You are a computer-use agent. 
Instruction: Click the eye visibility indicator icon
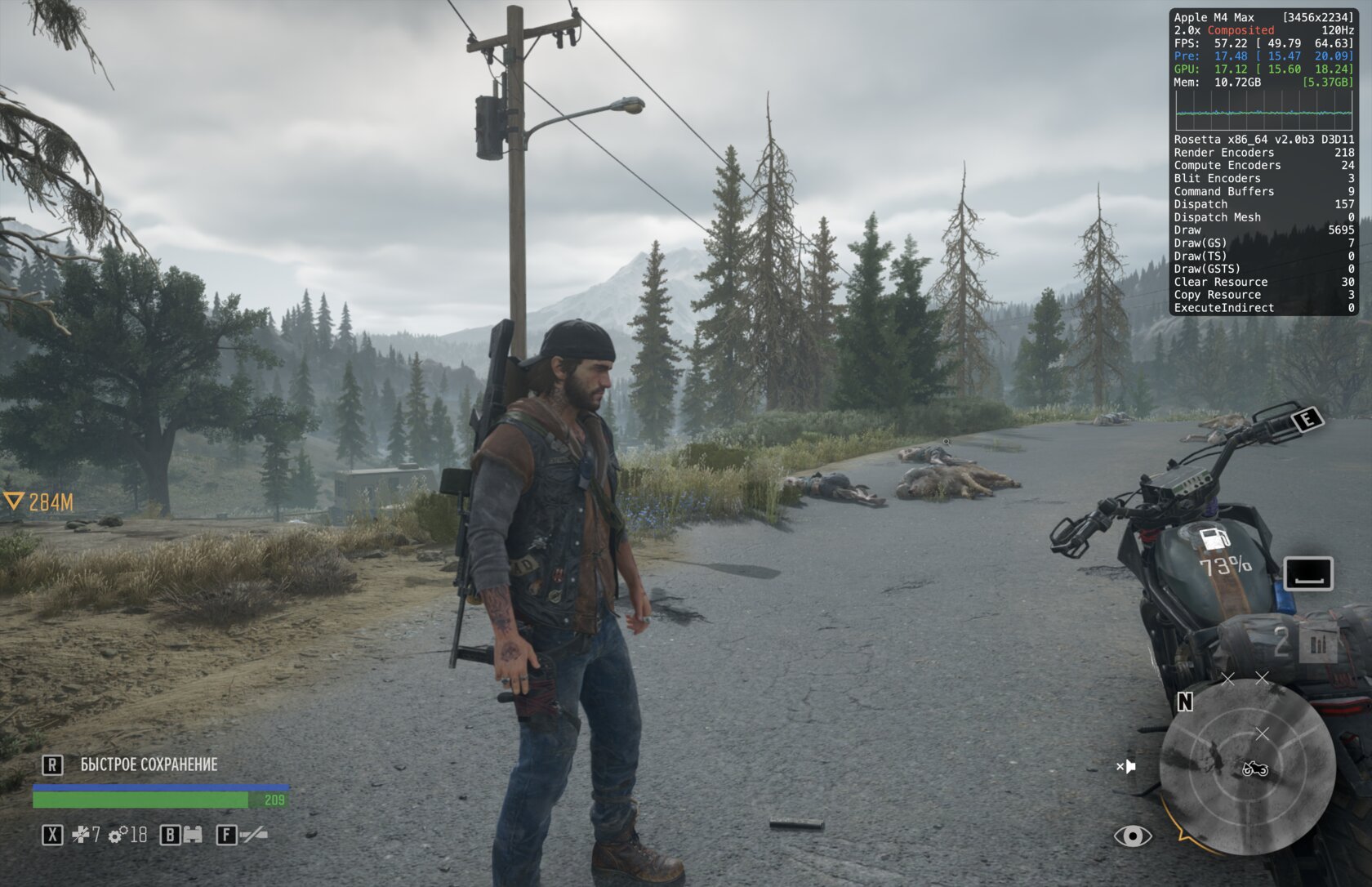coord(1133,836)
